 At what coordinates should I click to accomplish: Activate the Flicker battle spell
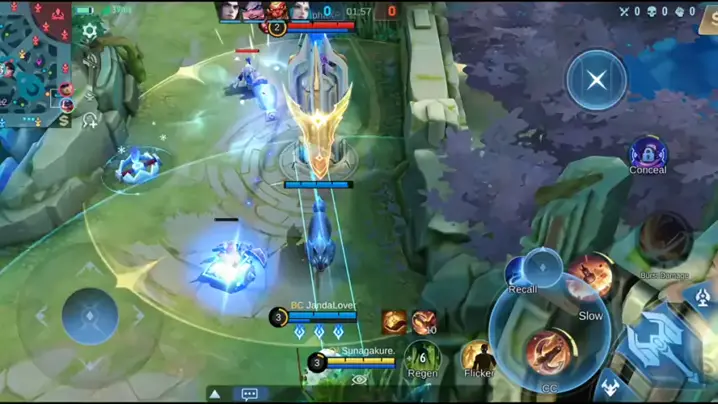[478, 357]
